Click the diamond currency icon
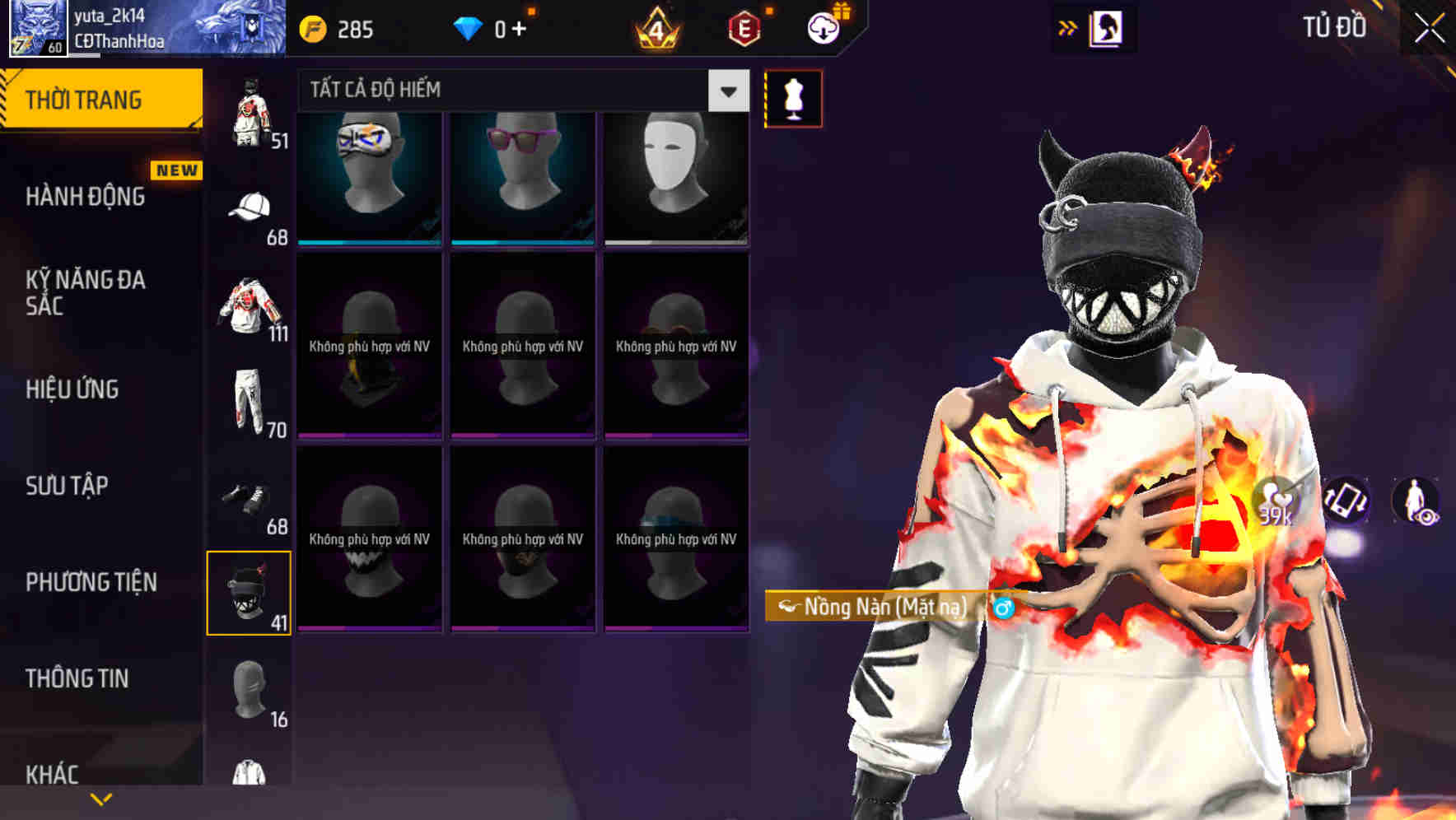The width and height of the screenshot is (1456, 820). 468,27
